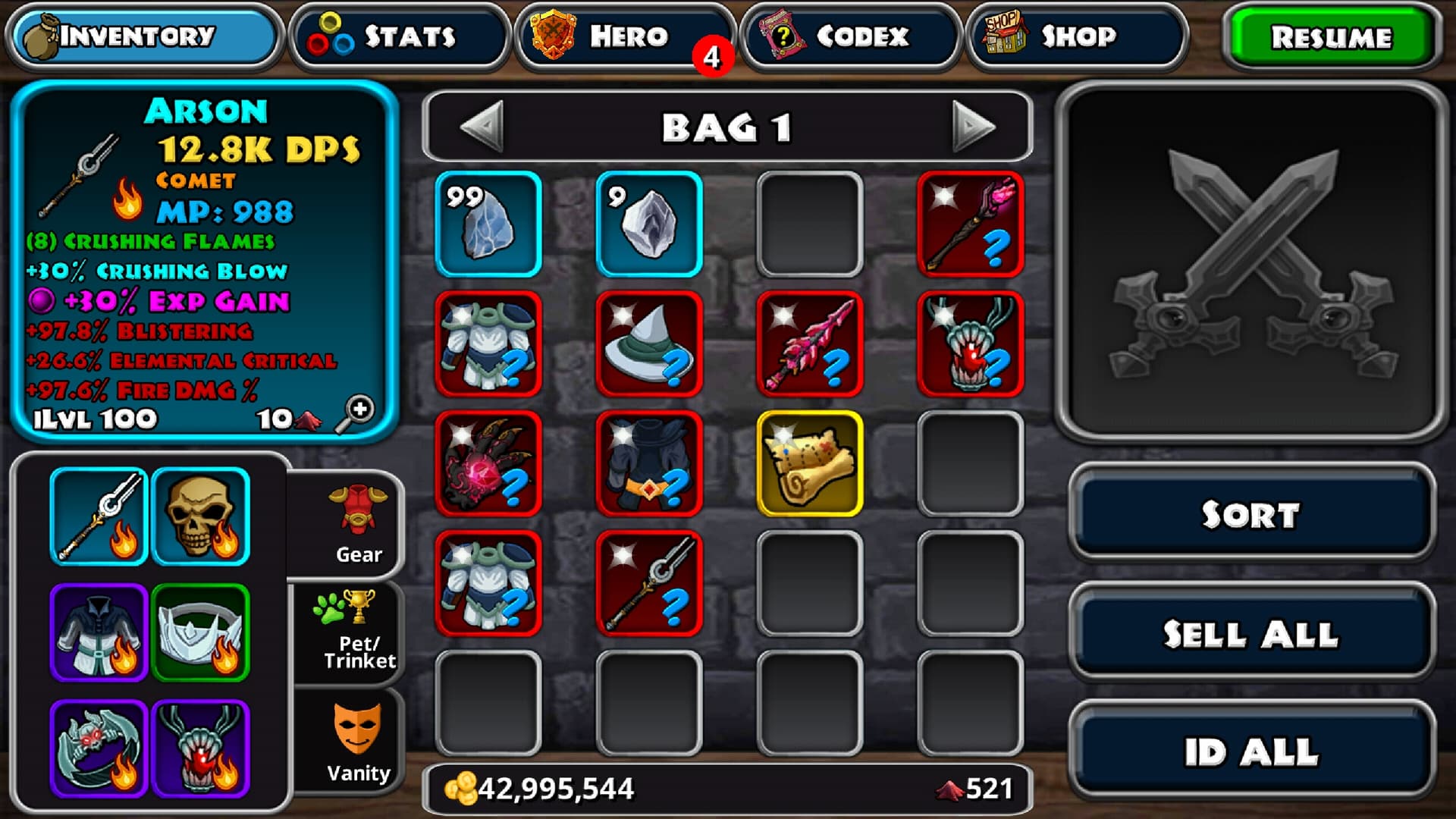Go to the previous bag page
The image size is (1456, 819).
coord(482,127)
